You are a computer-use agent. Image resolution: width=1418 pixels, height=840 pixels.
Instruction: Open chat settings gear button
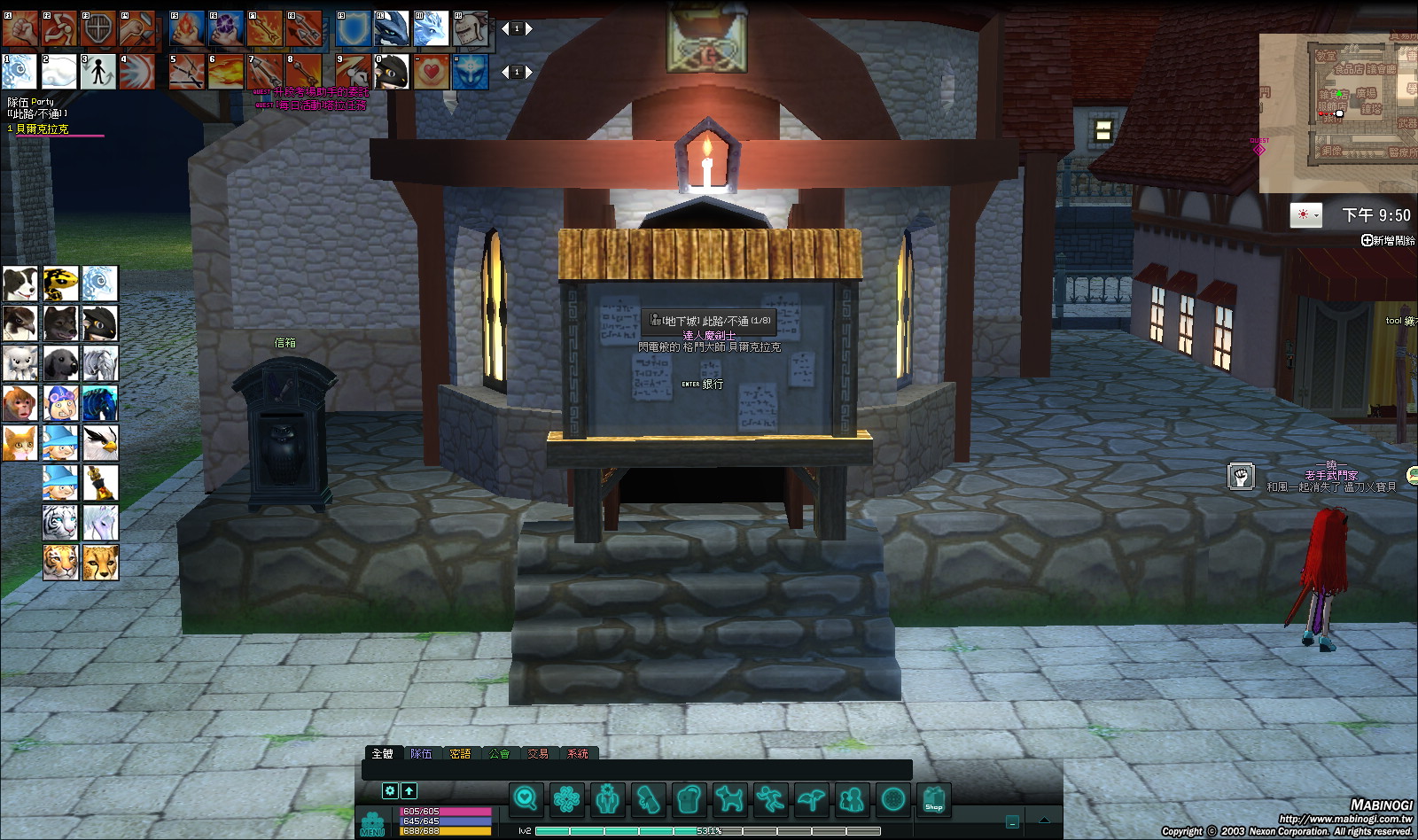(390, 790)
